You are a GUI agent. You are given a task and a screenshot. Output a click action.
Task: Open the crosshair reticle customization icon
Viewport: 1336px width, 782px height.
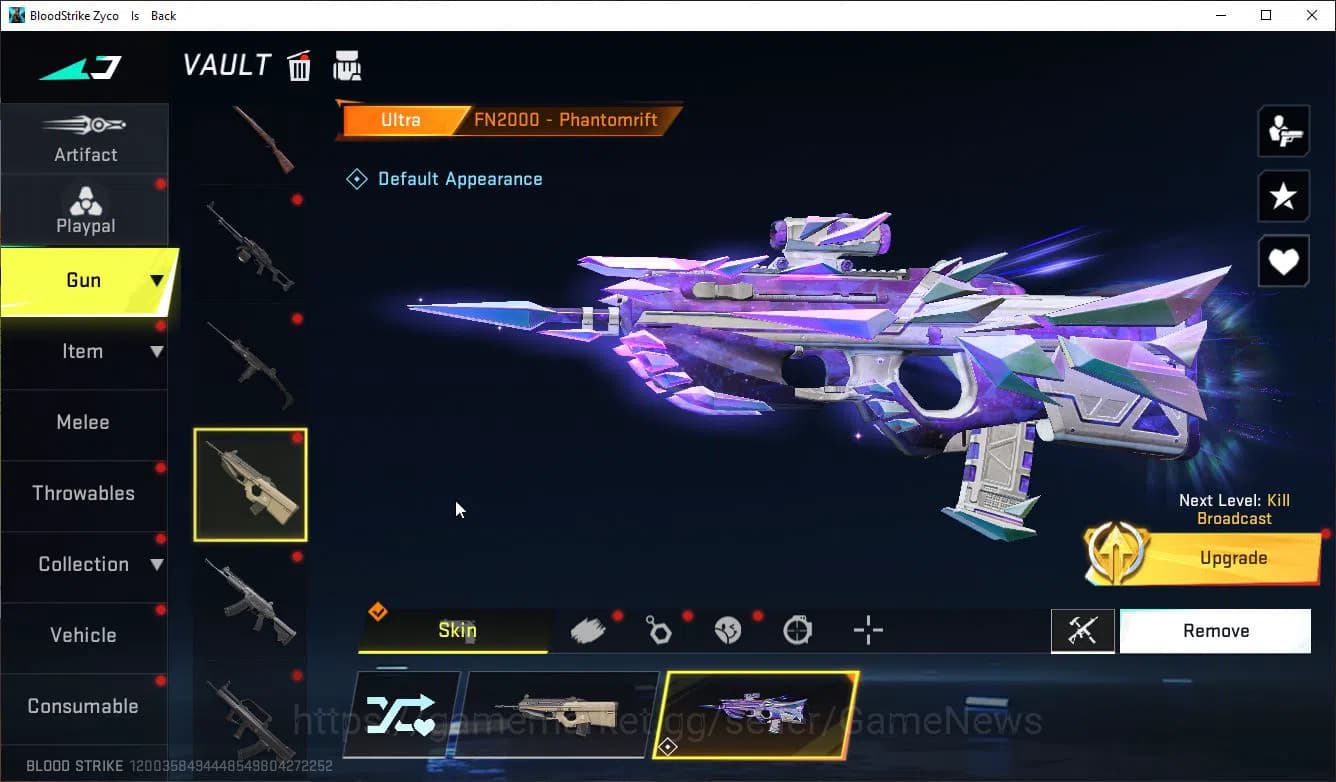tap(867, 630)
